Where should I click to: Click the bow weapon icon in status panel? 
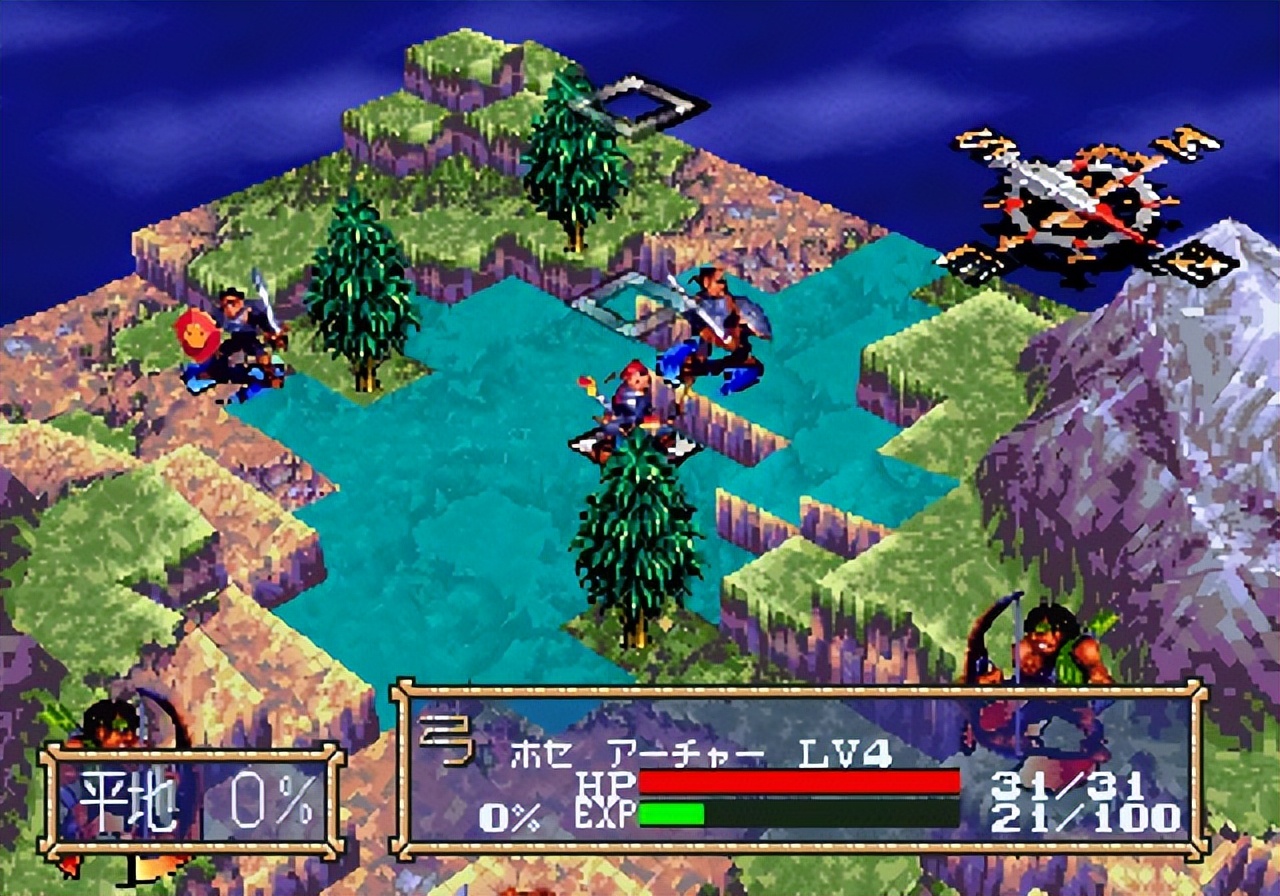444,743
